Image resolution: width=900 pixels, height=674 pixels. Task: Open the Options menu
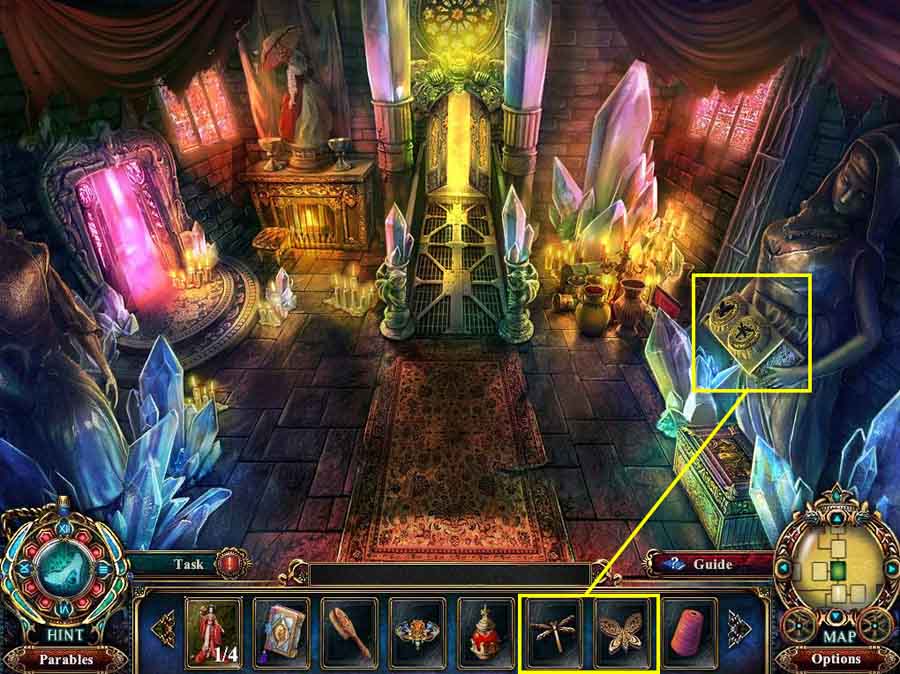(836, 659)
